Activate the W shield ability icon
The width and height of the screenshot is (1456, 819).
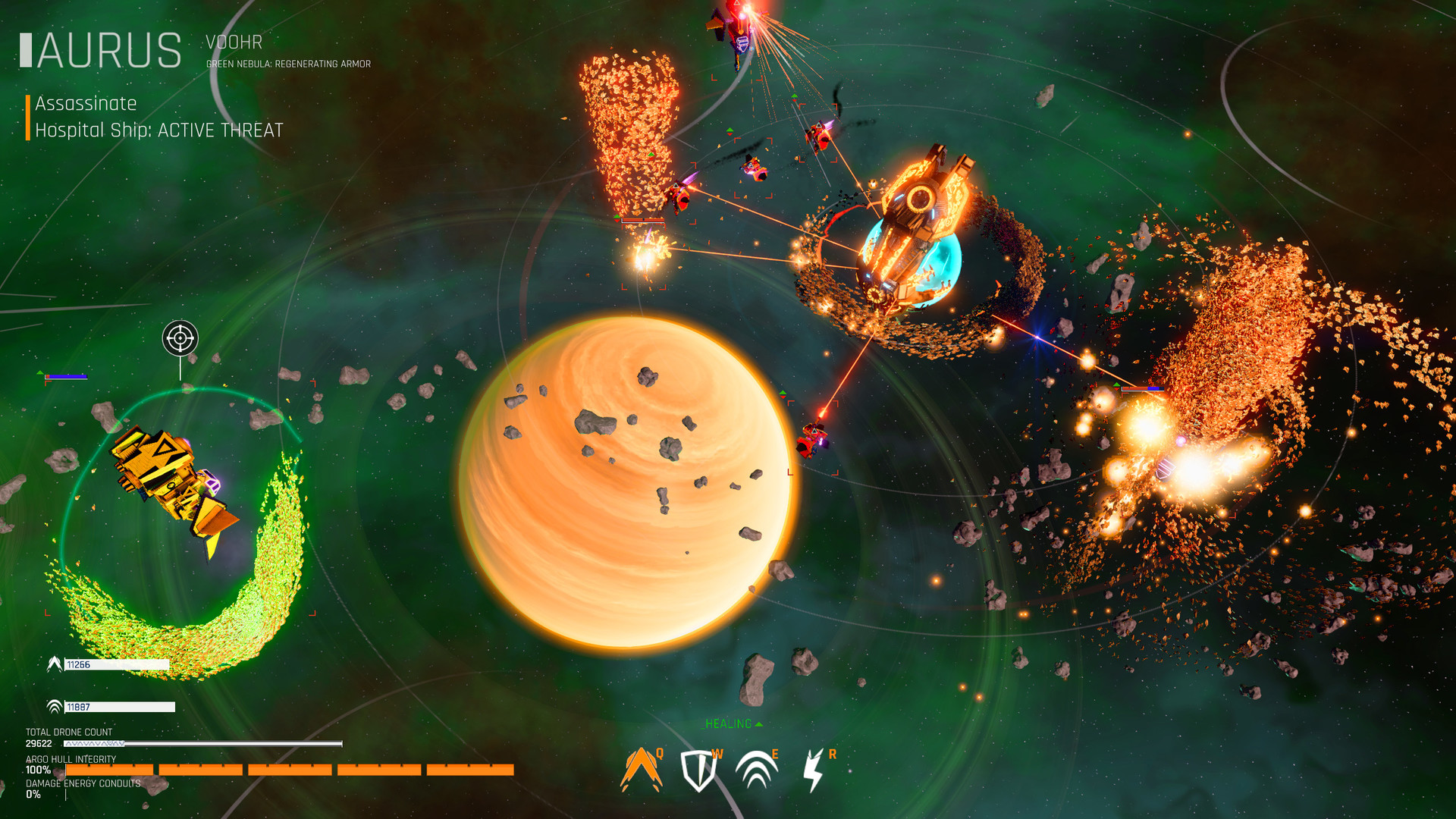(698, 768)
